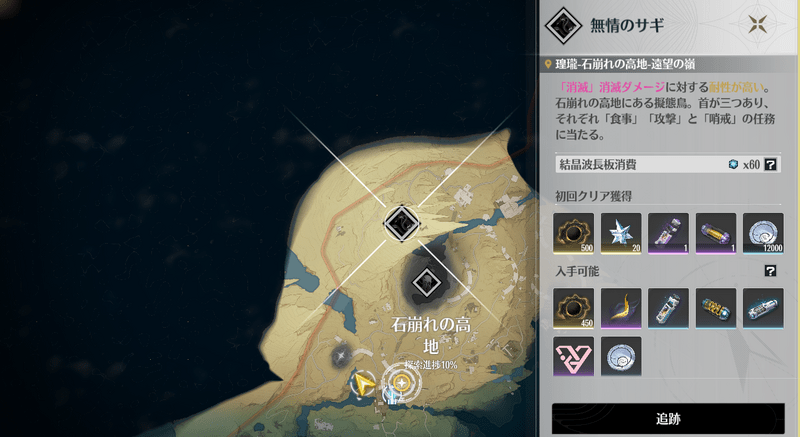Image resolution: width=800 pixels, height=437 pixels.
Task: Inspect the yellow capsule first-clear reward
Action: (x=715, y=232)
